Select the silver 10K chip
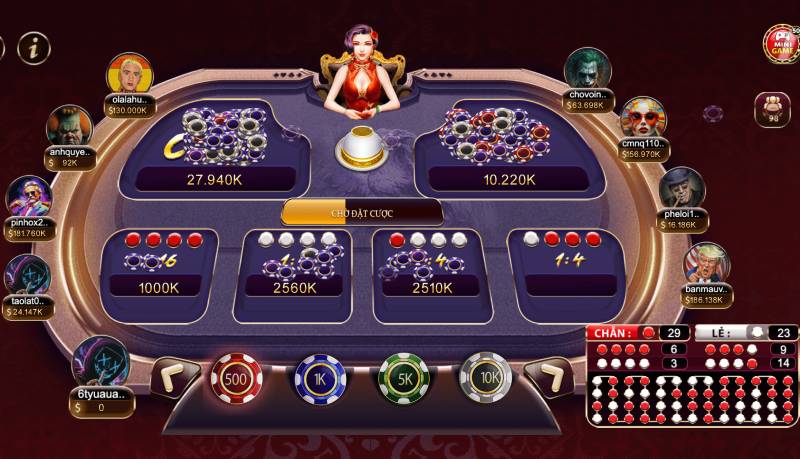The width and height of the screenshot is (800, 459). pos(486,380)
